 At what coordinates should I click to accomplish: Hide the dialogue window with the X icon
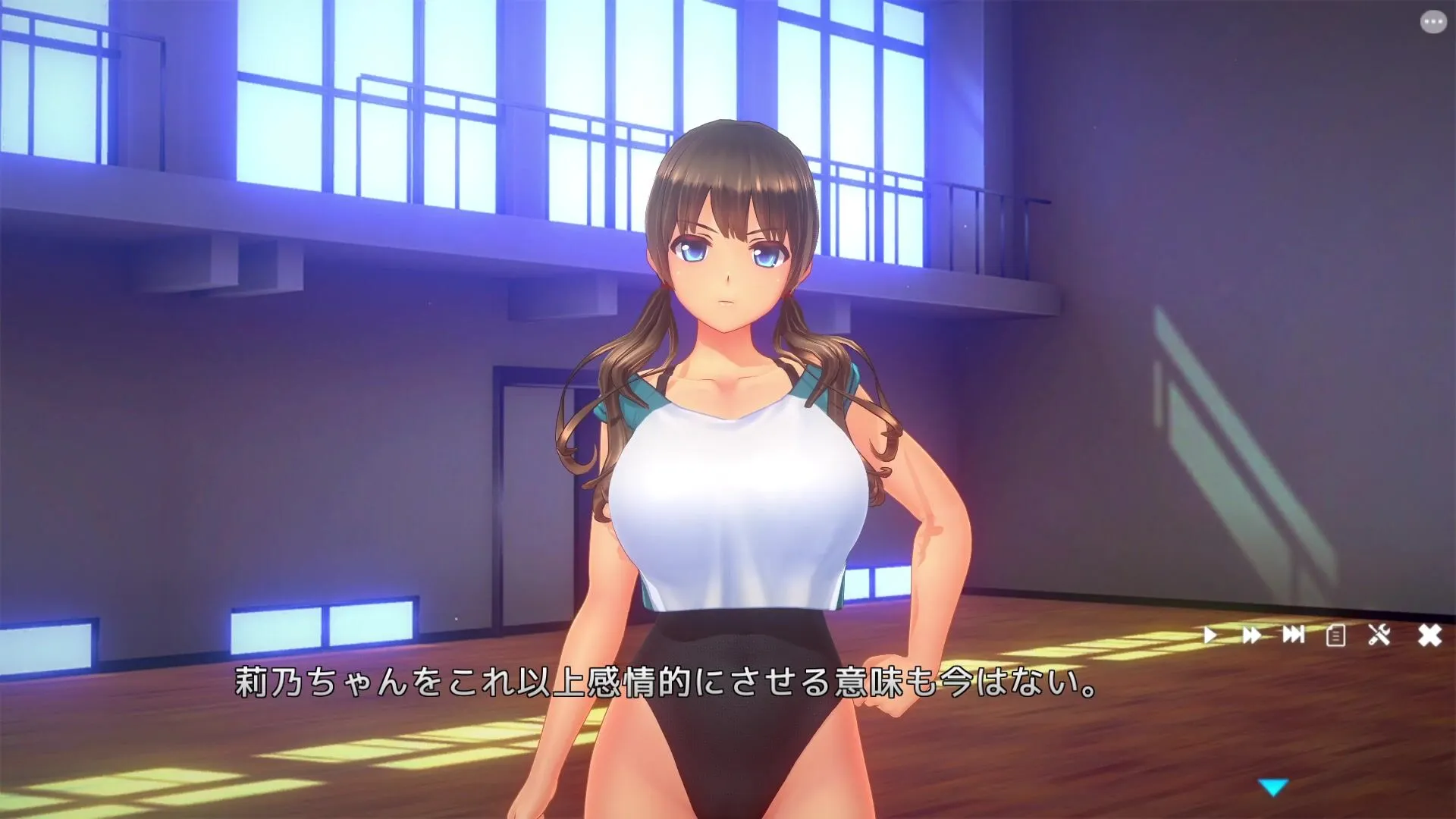(x=1429, y=635)
